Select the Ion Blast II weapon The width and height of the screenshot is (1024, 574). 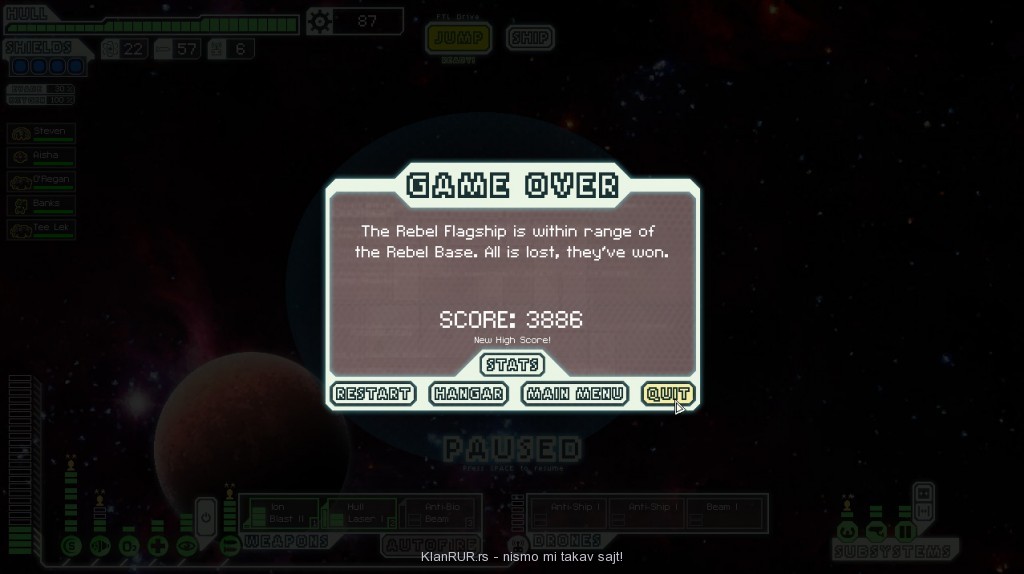click(281, 514)
